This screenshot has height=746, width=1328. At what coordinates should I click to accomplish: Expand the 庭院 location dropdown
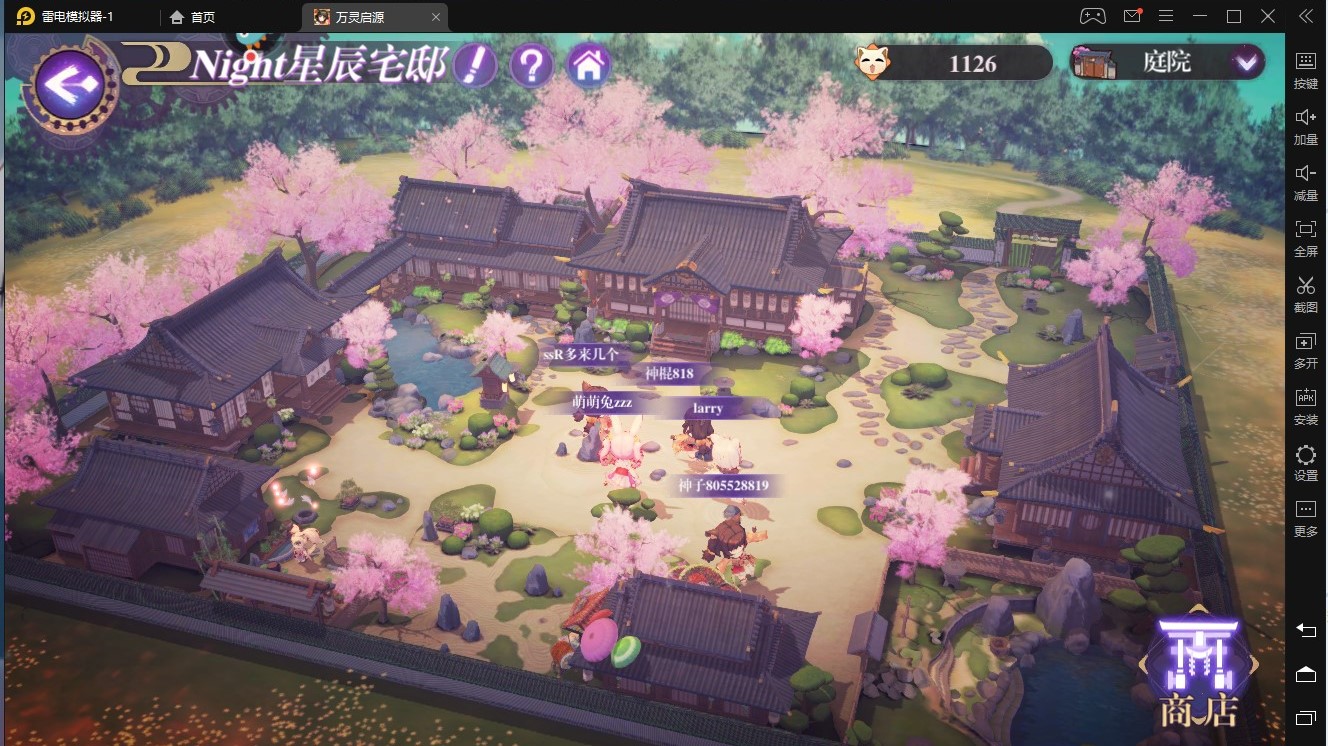tap(1245, 62)
